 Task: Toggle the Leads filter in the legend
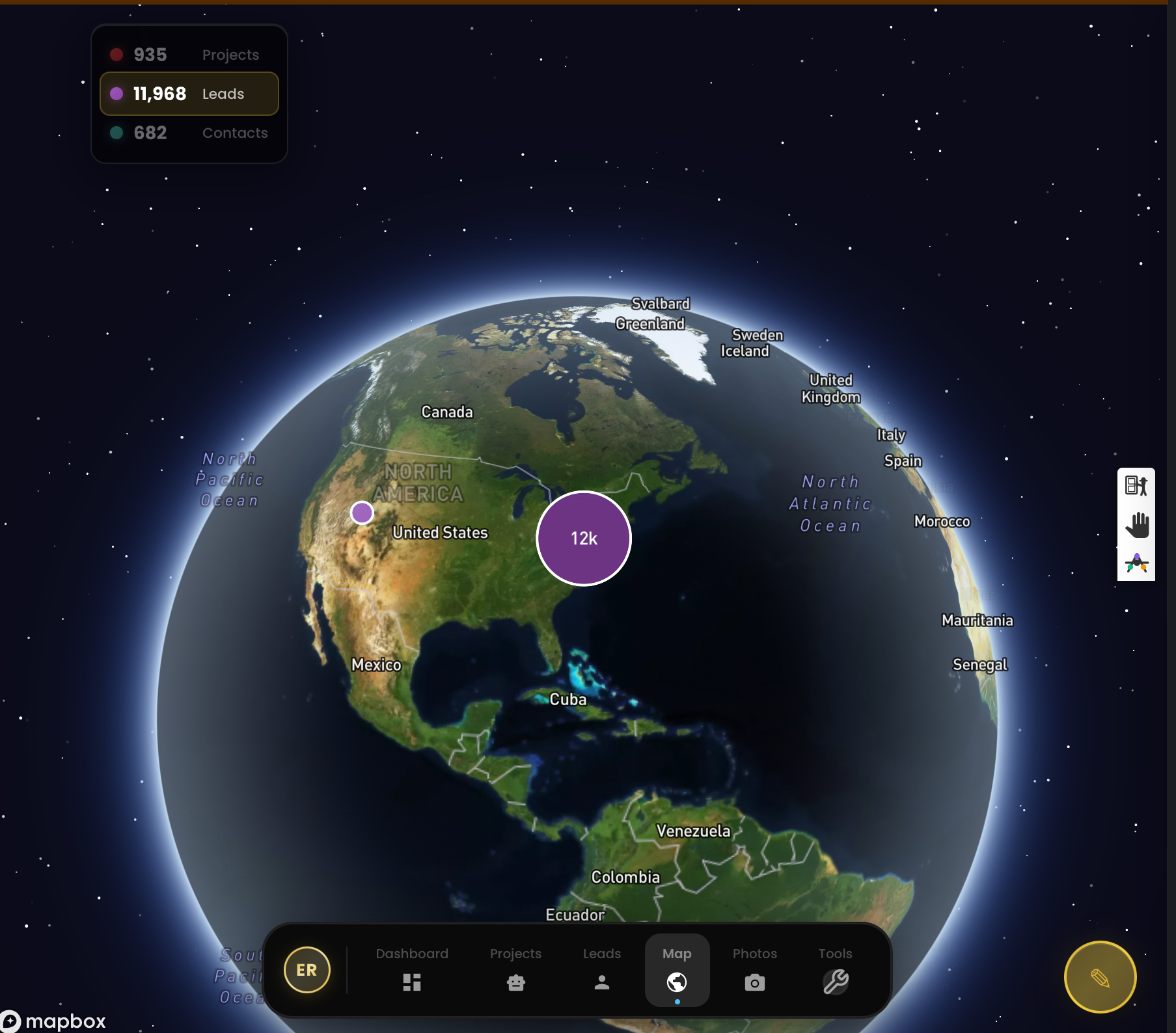[189, 93]
